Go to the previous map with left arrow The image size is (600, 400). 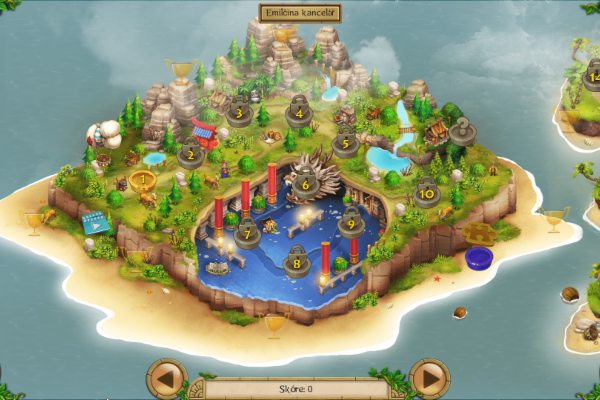pyautogui.click(x=167, y=378)
